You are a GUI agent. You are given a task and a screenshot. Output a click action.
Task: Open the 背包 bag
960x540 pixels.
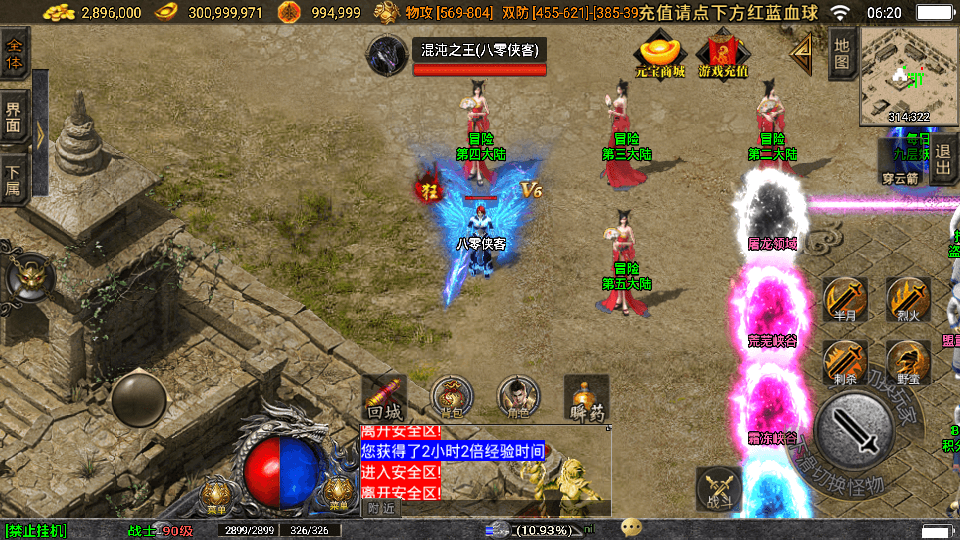(x=452, y=397)
